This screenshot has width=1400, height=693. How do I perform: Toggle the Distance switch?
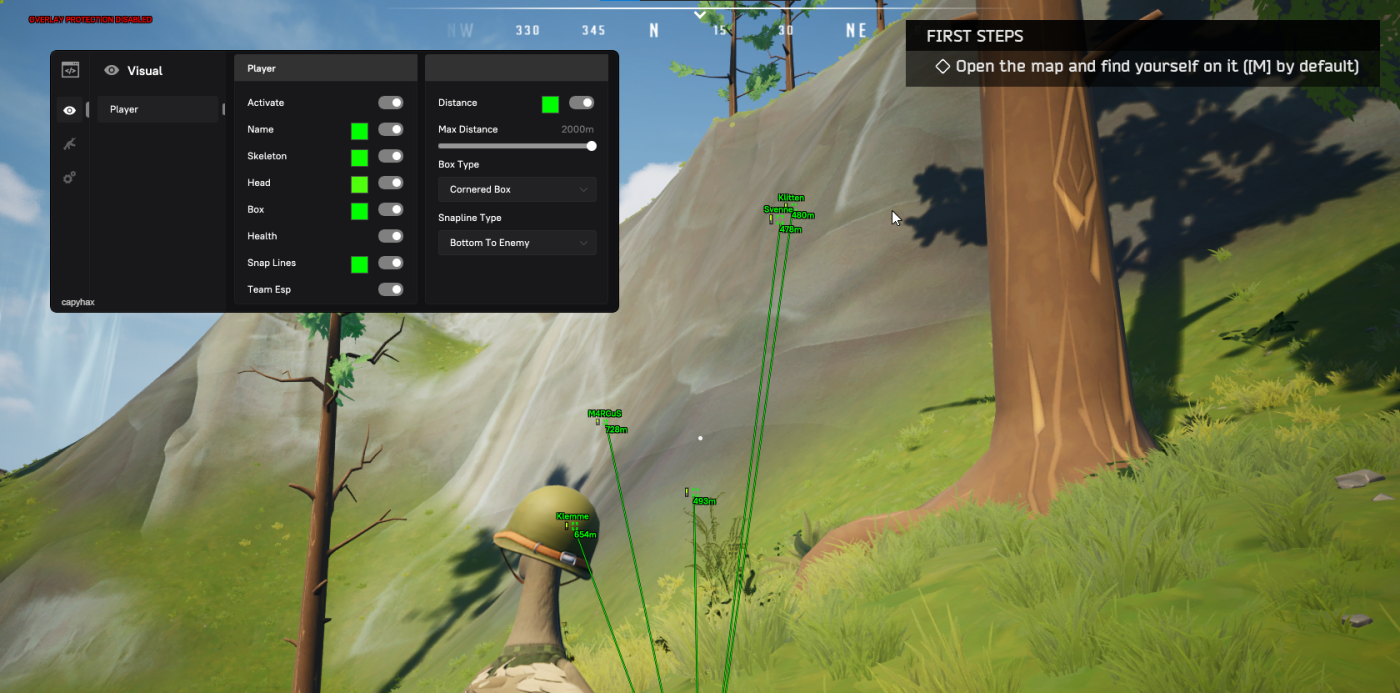pos(581,103)
